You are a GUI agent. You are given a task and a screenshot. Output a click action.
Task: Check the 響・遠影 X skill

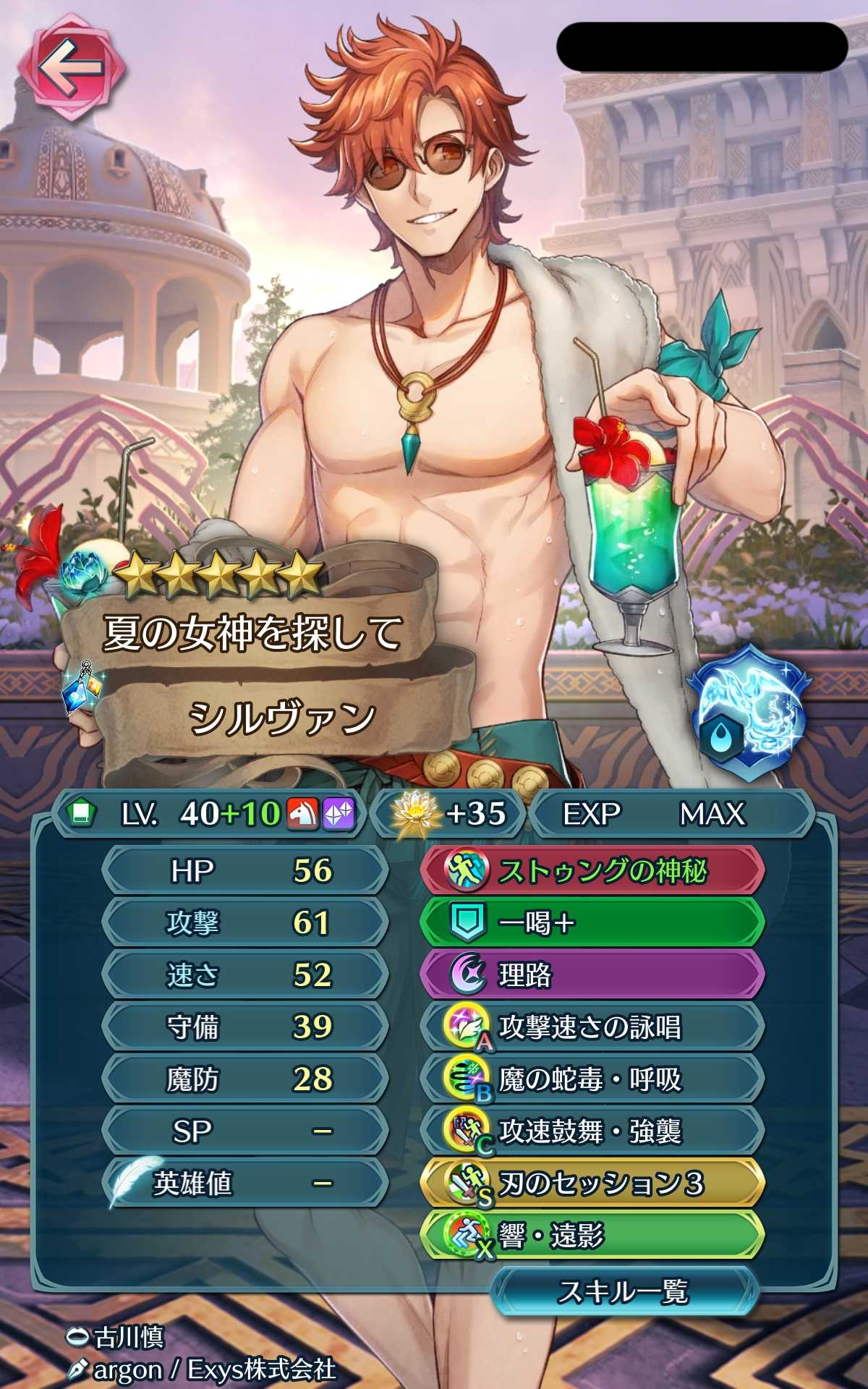pyautogui.click(x=592, y=1236)
